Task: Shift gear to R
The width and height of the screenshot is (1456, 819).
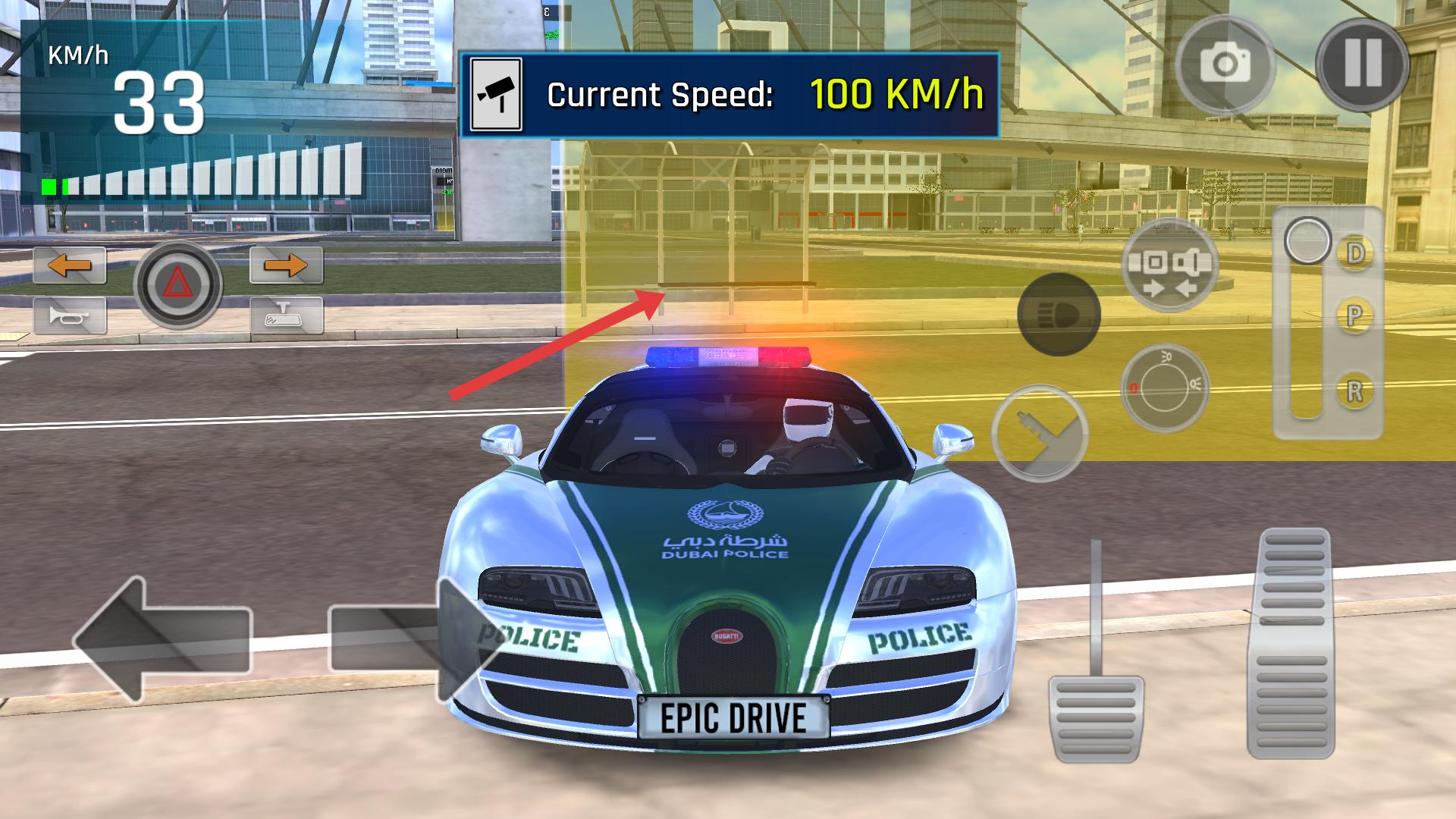Action: (x=1354, y=391)
